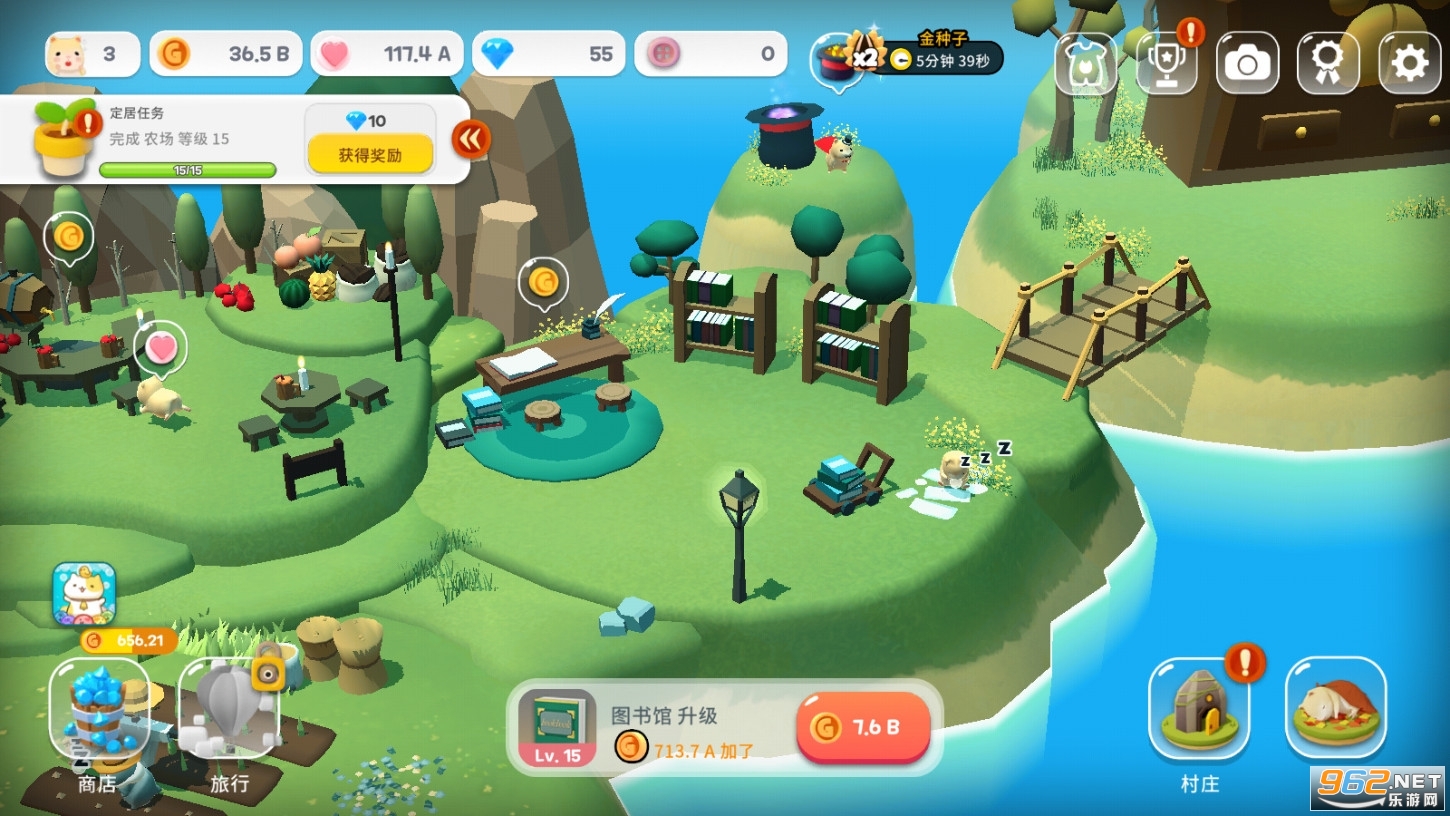Tap the blue diamond currency counter
The image size is (1450, 816).
click(x=548, y=54)
